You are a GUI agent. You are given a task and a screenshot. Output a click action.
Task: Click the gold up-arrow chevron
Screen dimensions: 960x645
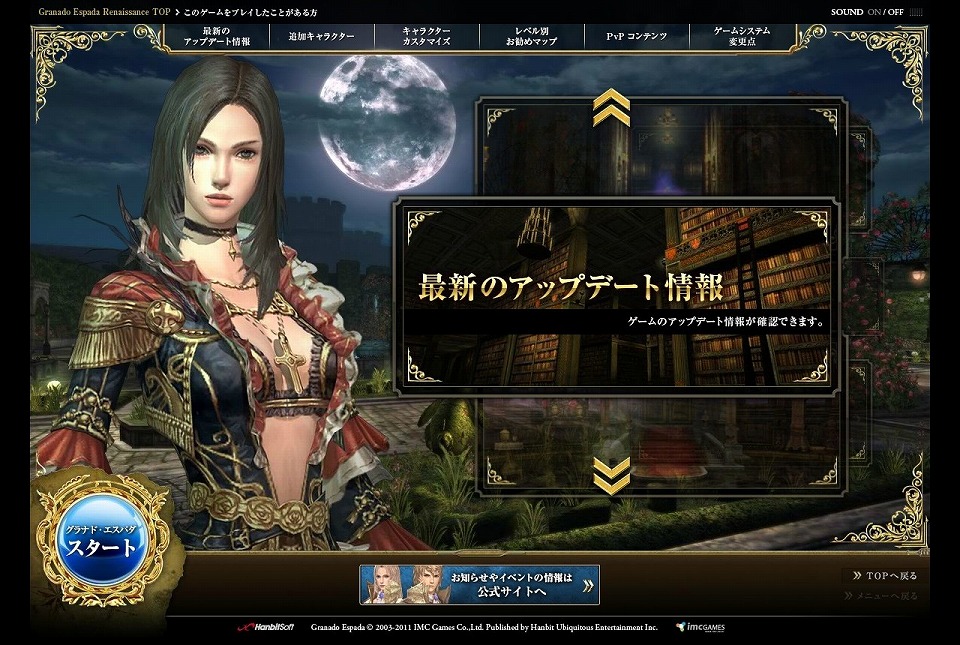point(611,107)
